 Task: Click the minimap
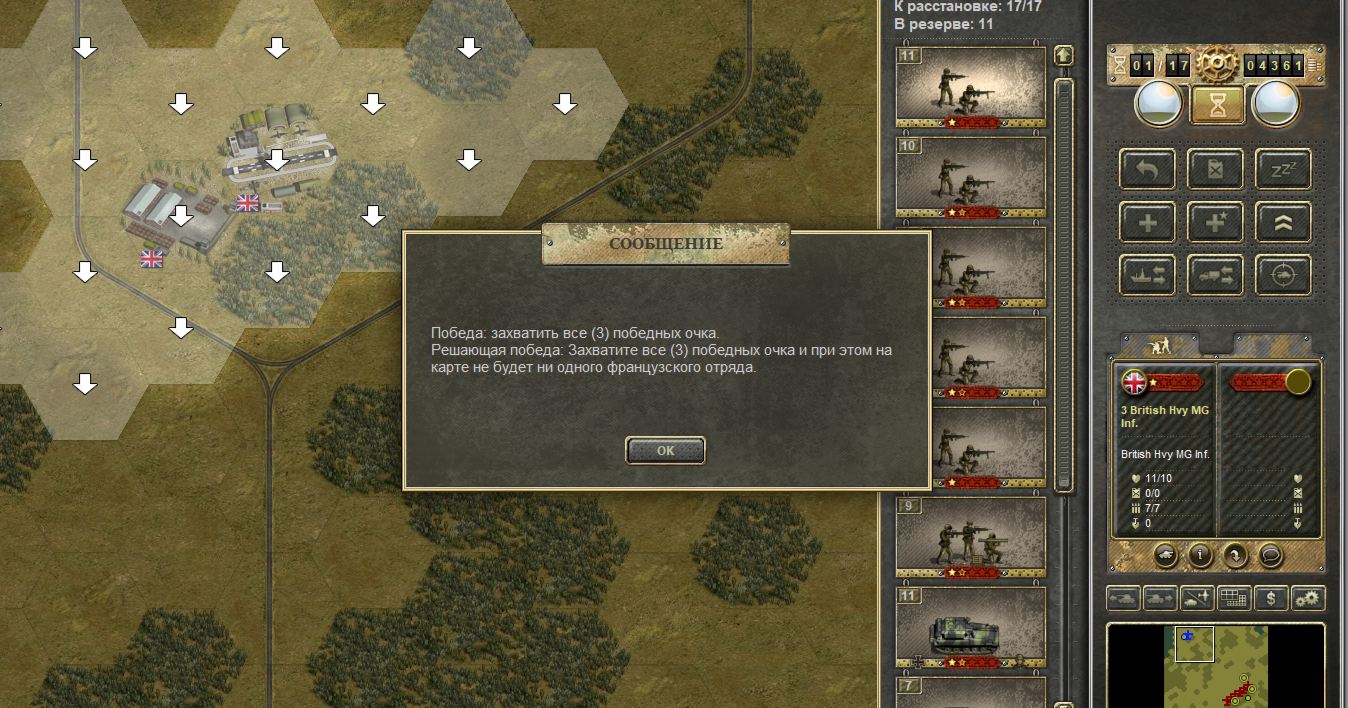tap(1216, 665)
